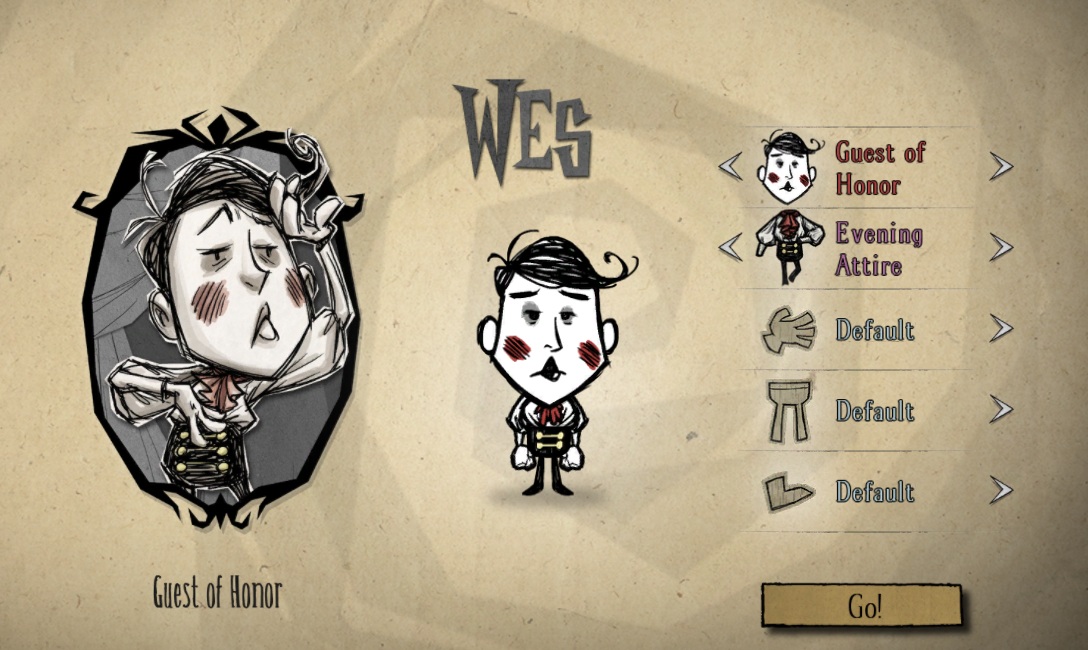Pick the Evening Attire body icon

[x=789, y=248]
